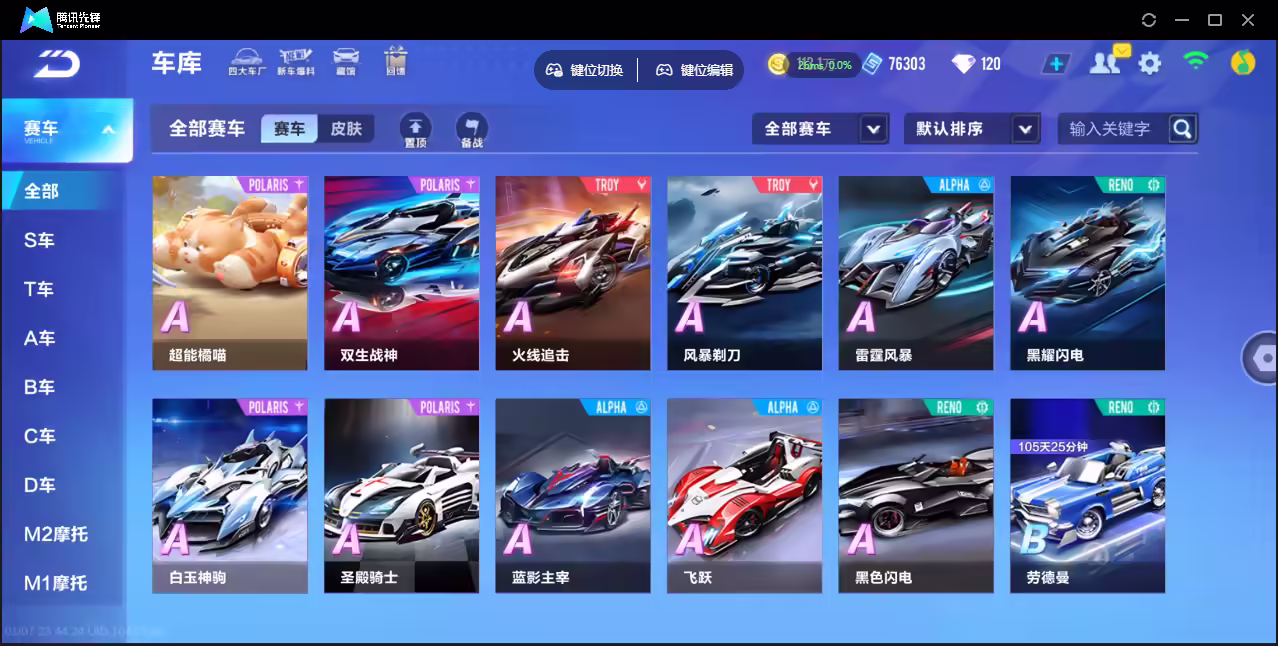Filter the garage by S车
Screen dimensions: 1278x646
coord(40,240)
